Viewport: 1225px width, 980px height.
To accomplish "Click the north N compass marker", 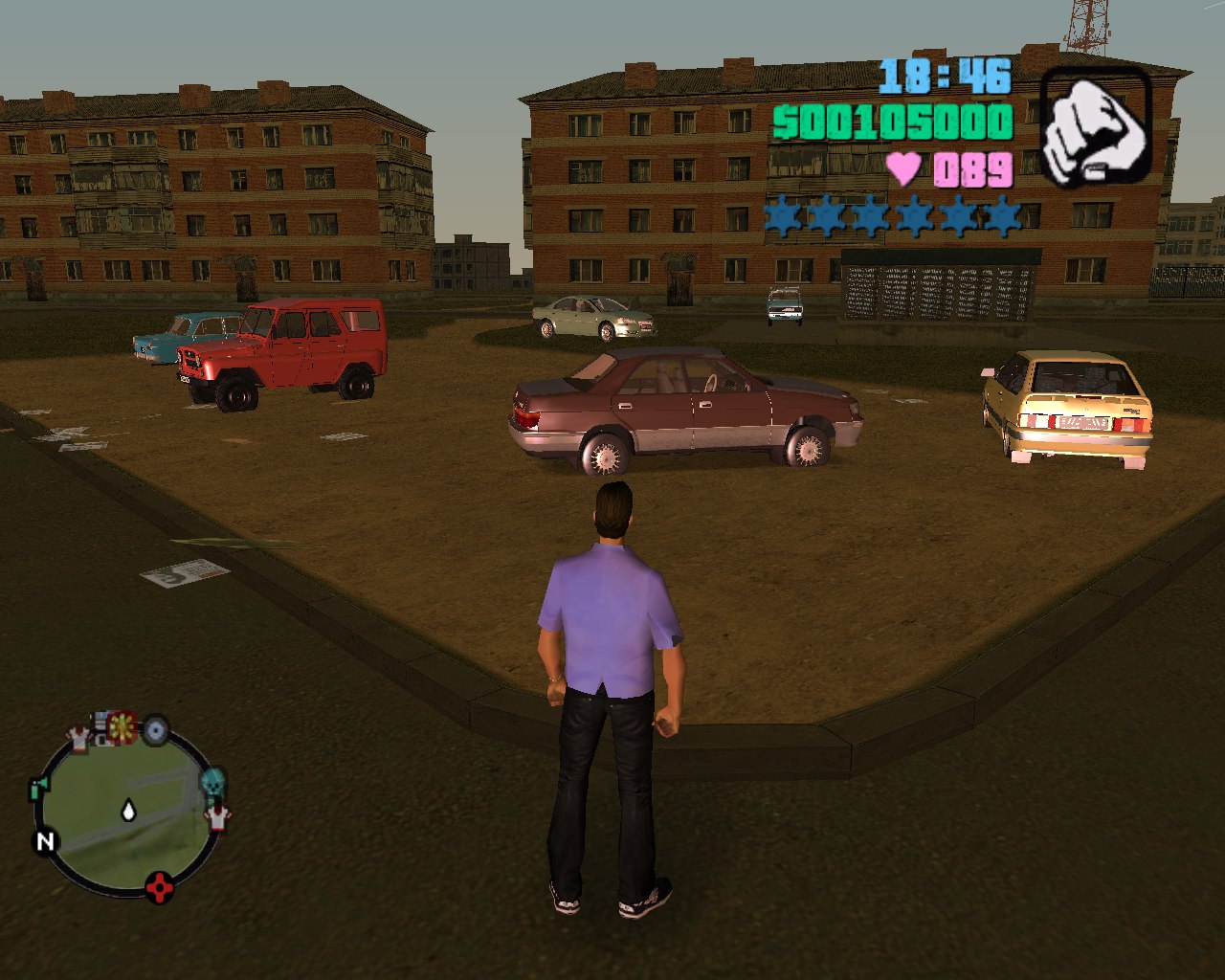I will [45, 841].
